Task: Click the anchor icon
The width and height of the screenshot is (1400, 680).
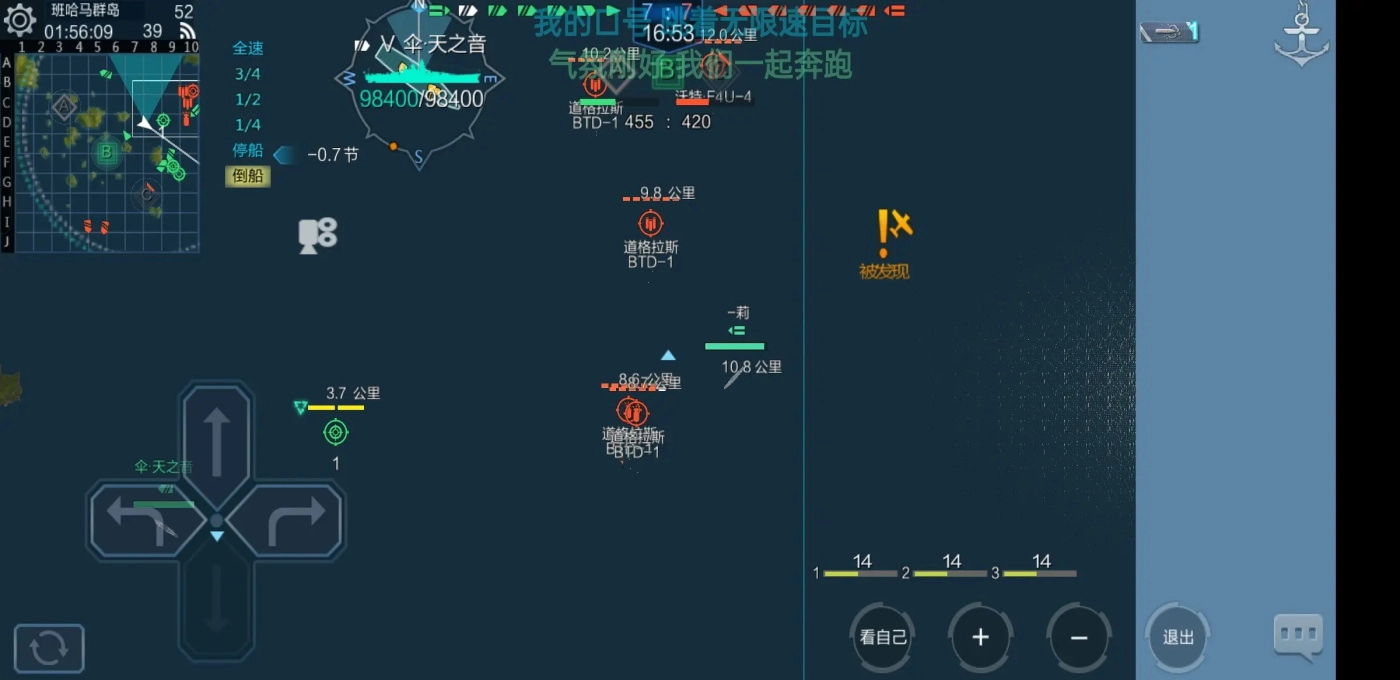Action: coord(1301,36)
